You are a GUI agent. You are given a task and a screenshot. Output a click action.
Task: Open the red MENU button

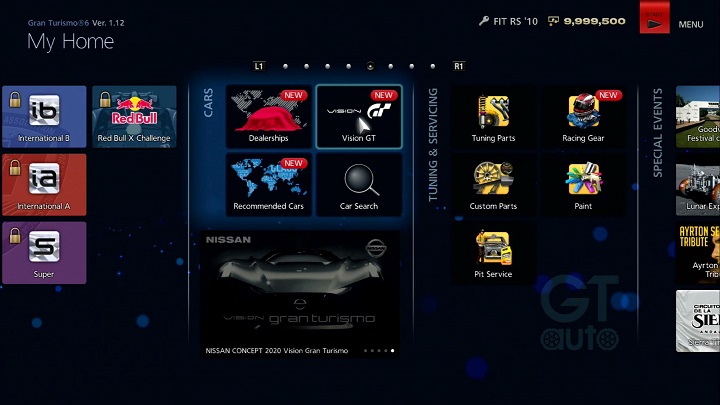pyautogui.click(x=656, y=21)
